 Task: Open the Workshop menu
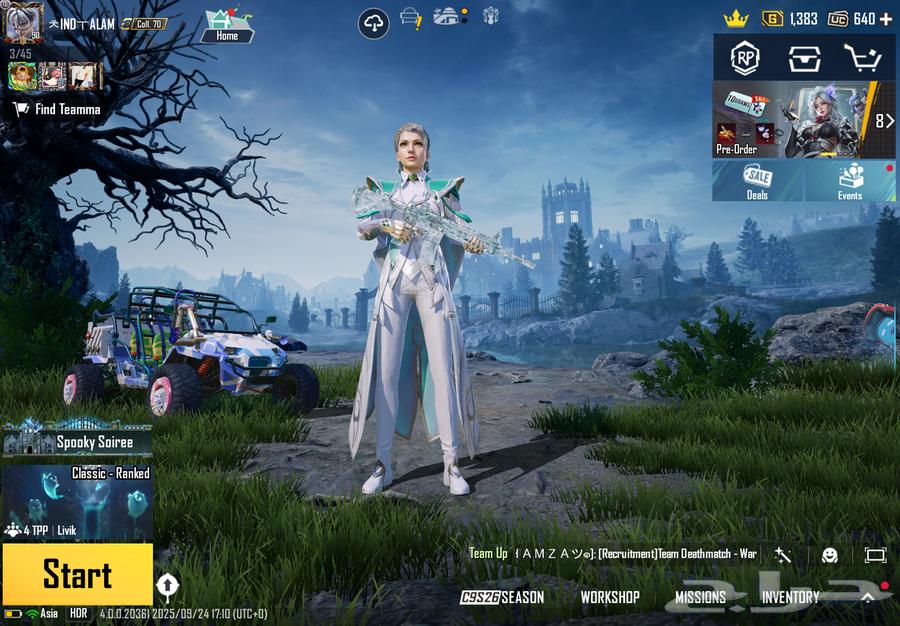point(609,597)
